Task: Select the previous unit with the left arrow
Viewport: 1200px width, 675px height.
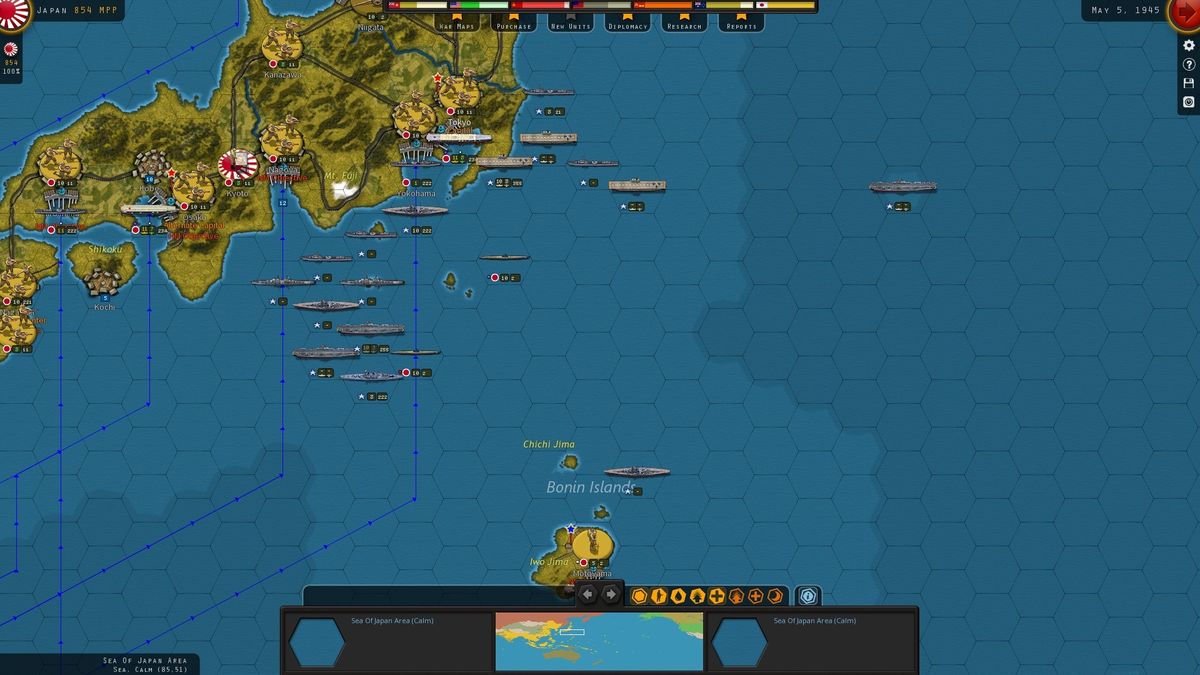Action: (588, 595)
